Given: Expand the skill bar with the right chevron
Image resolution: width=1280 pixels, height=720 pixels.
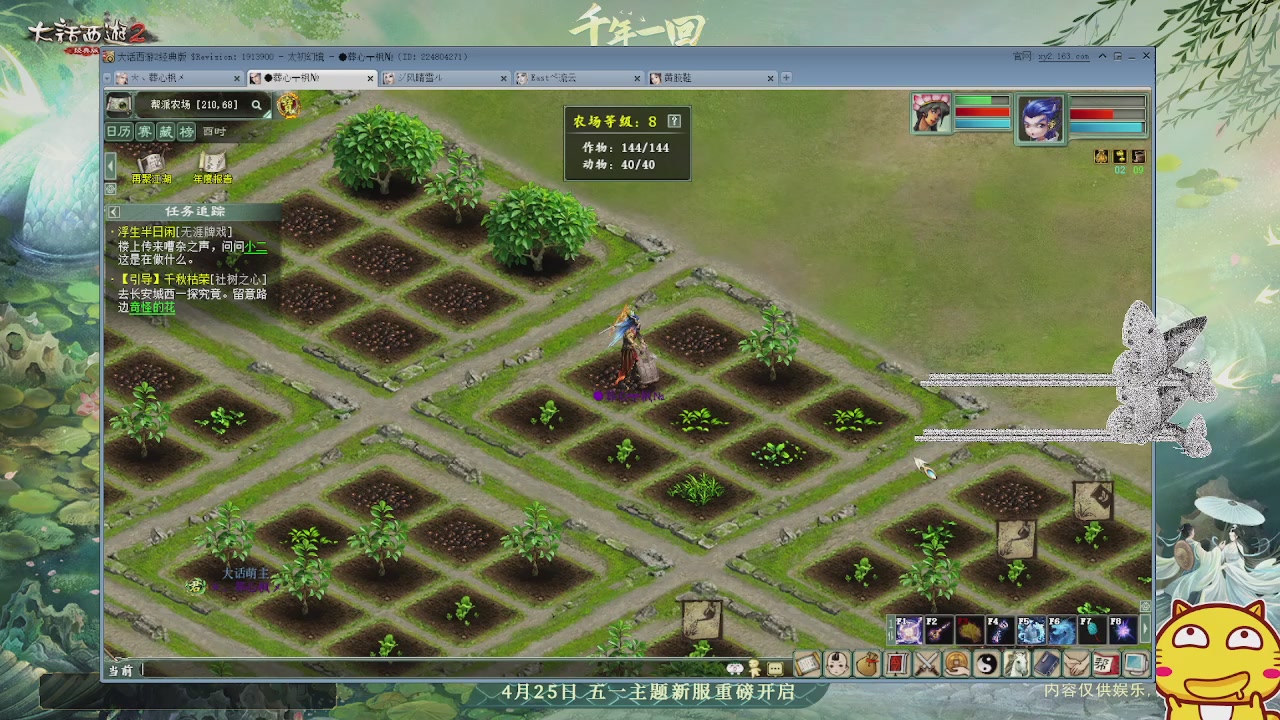Looking at the screenshot, I should (x=1145, y=630).
